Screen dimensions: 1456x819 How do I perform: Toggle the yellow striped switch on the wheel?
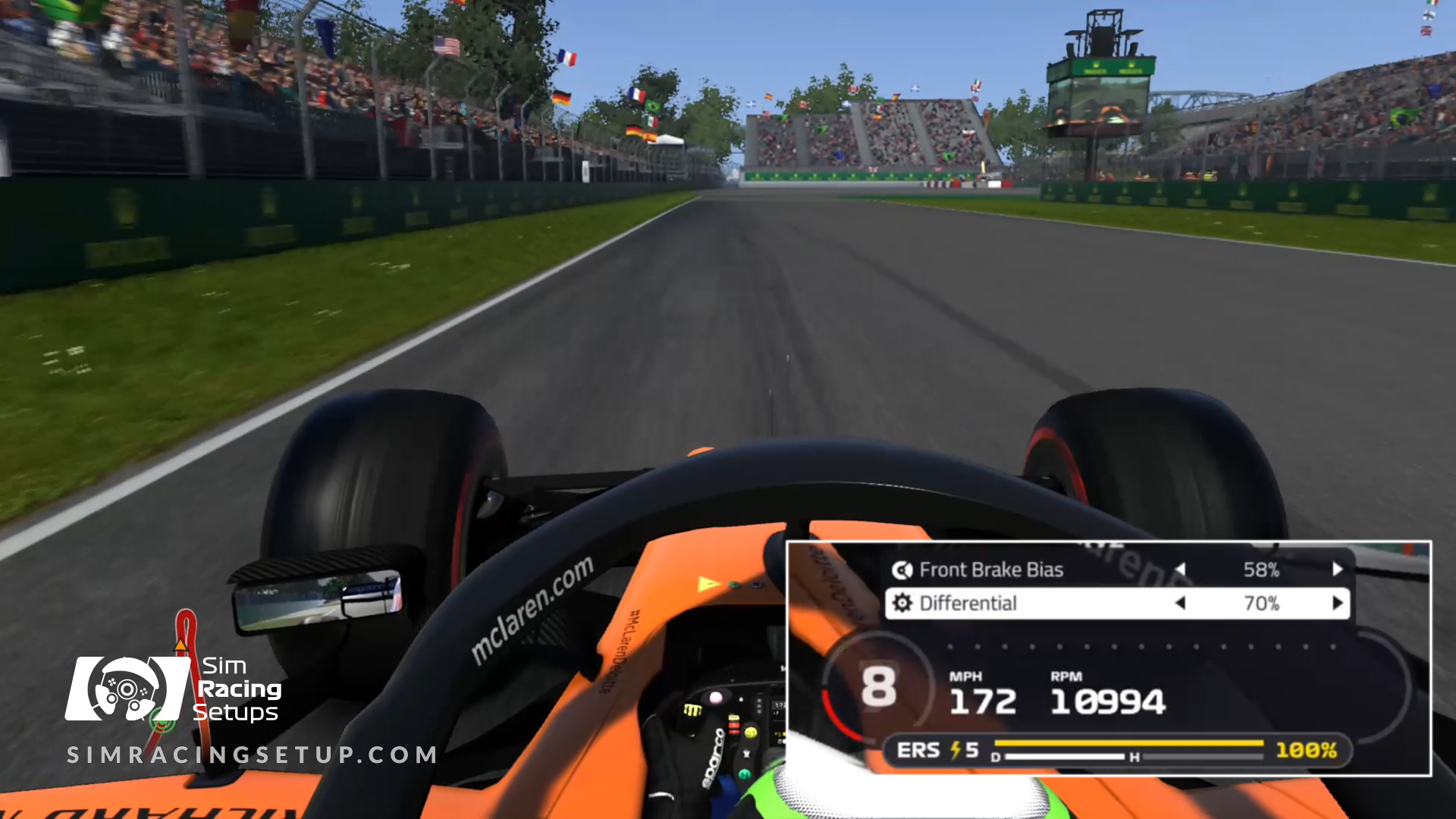(x=692, y=709)
